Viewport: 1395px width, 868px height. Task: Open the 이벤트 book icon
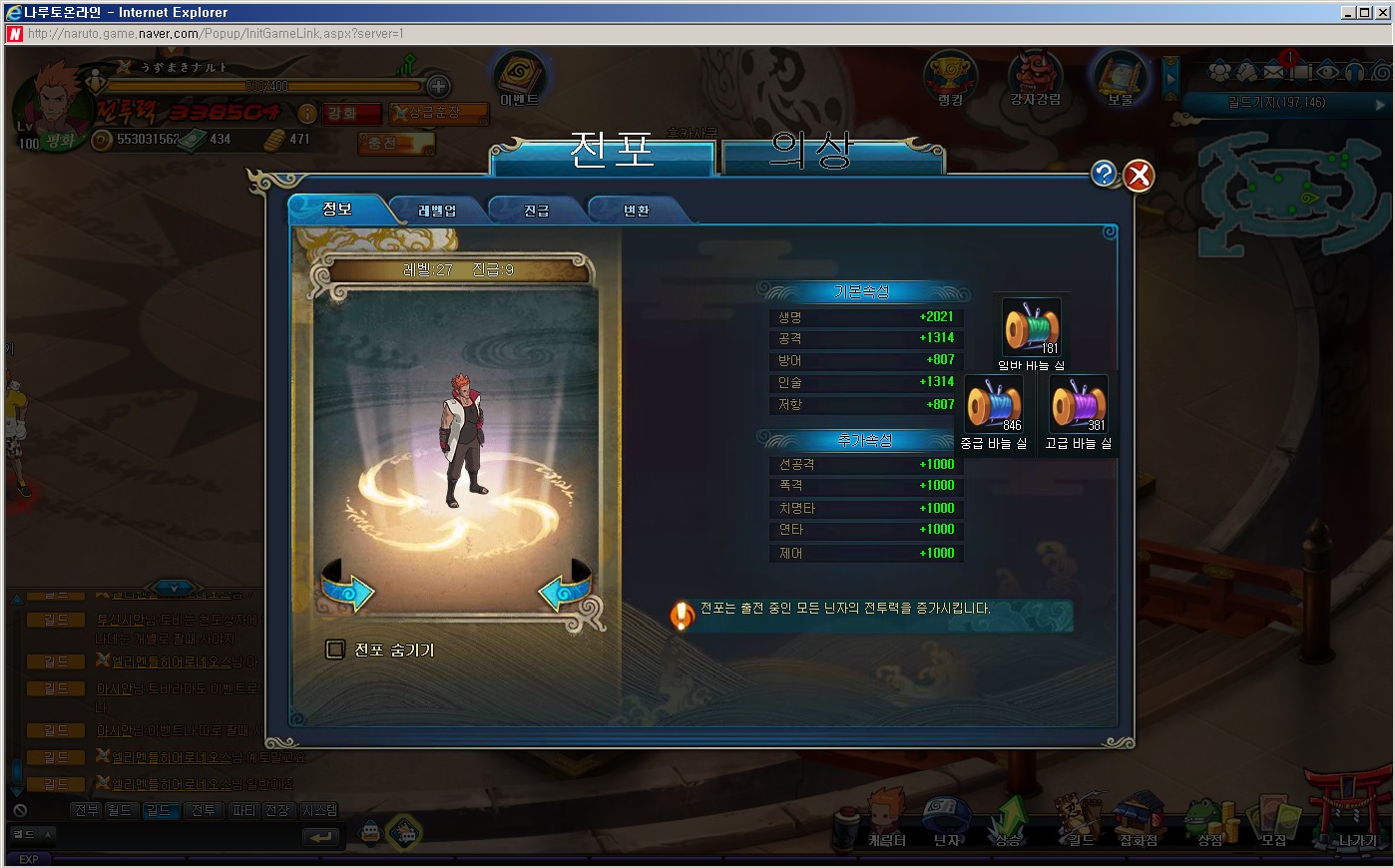(519, 77)
